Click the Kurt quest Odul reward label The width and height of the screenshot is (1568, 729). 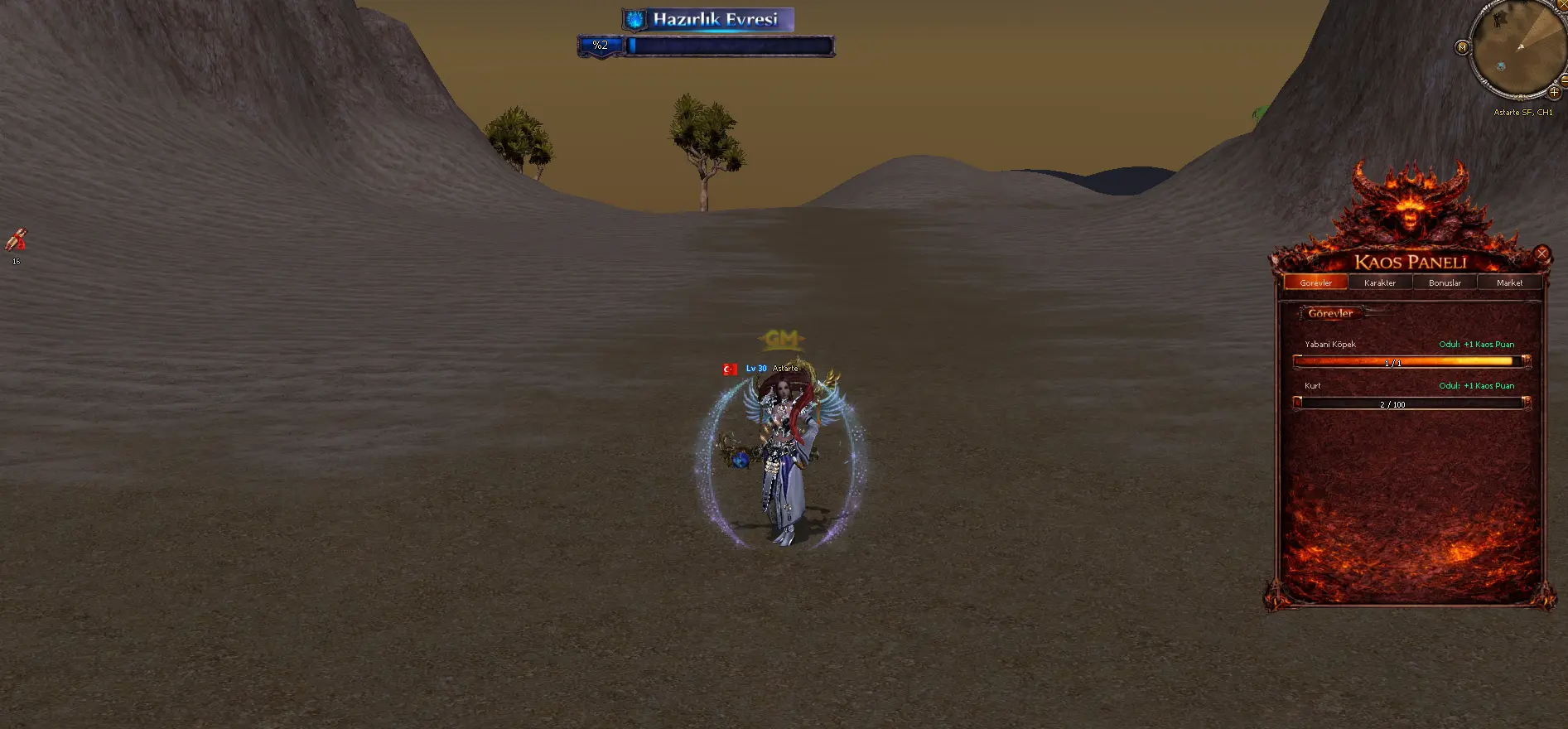(1476, 385)
